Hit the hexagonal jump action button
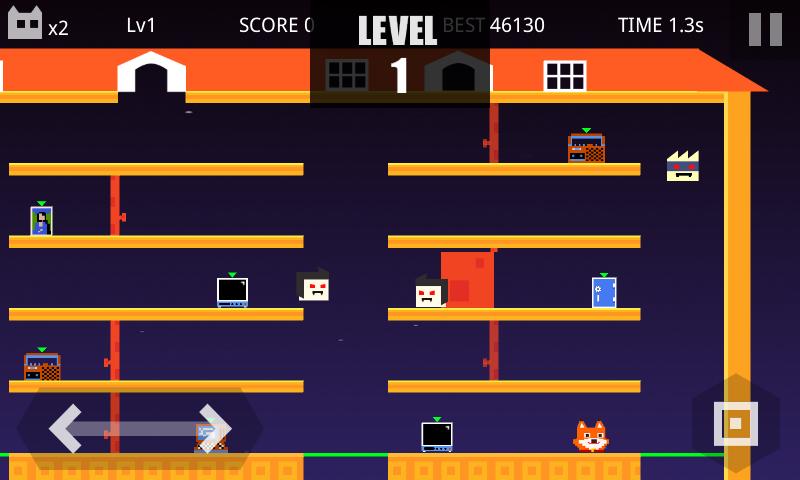This screenshot has width=800, height=480. (x=735, y=423)
